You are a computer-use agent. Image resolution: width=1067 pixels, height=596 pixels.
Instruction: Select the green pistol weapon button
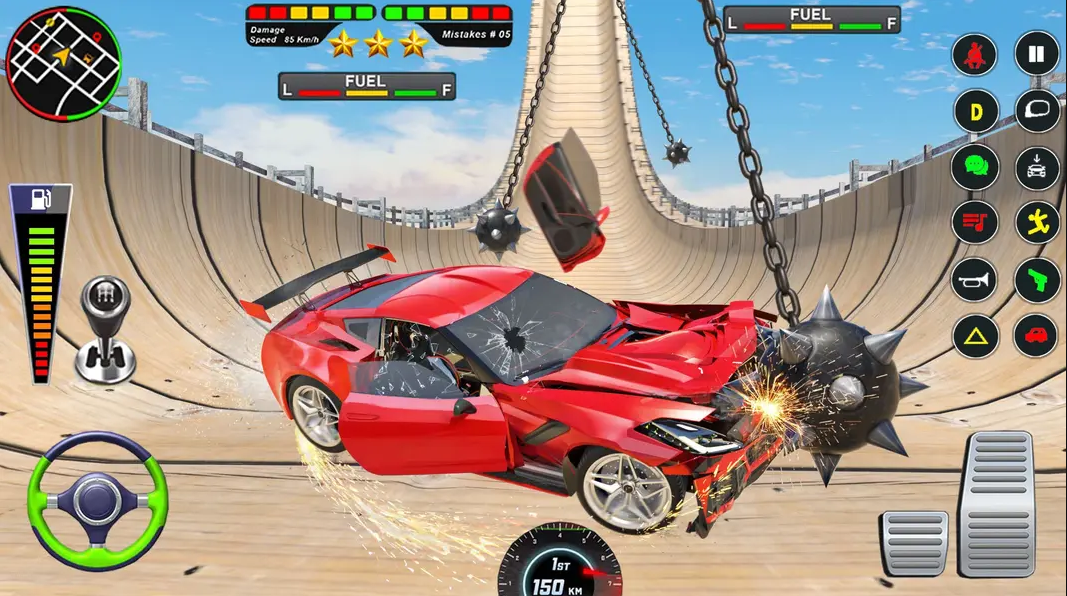pyautogui.click(x=1037, y=280)
